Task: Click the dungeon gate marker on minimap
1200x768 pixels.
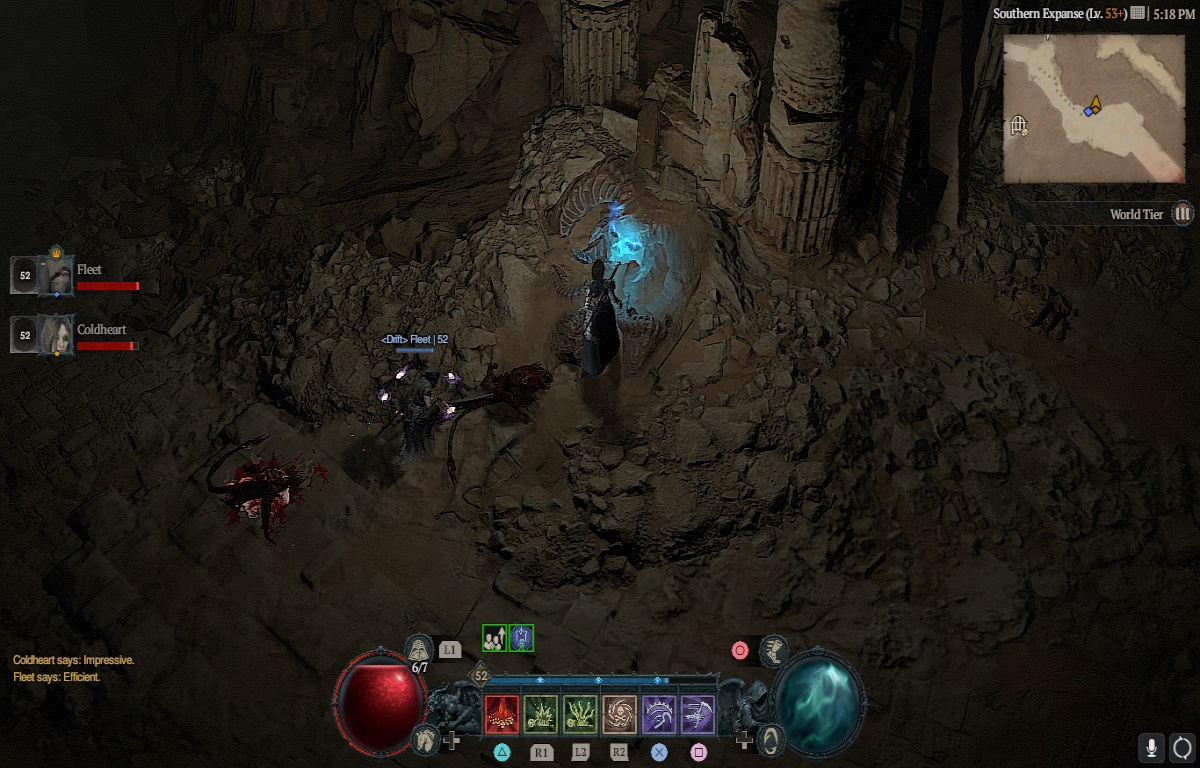Action: tap(1019, 125)
